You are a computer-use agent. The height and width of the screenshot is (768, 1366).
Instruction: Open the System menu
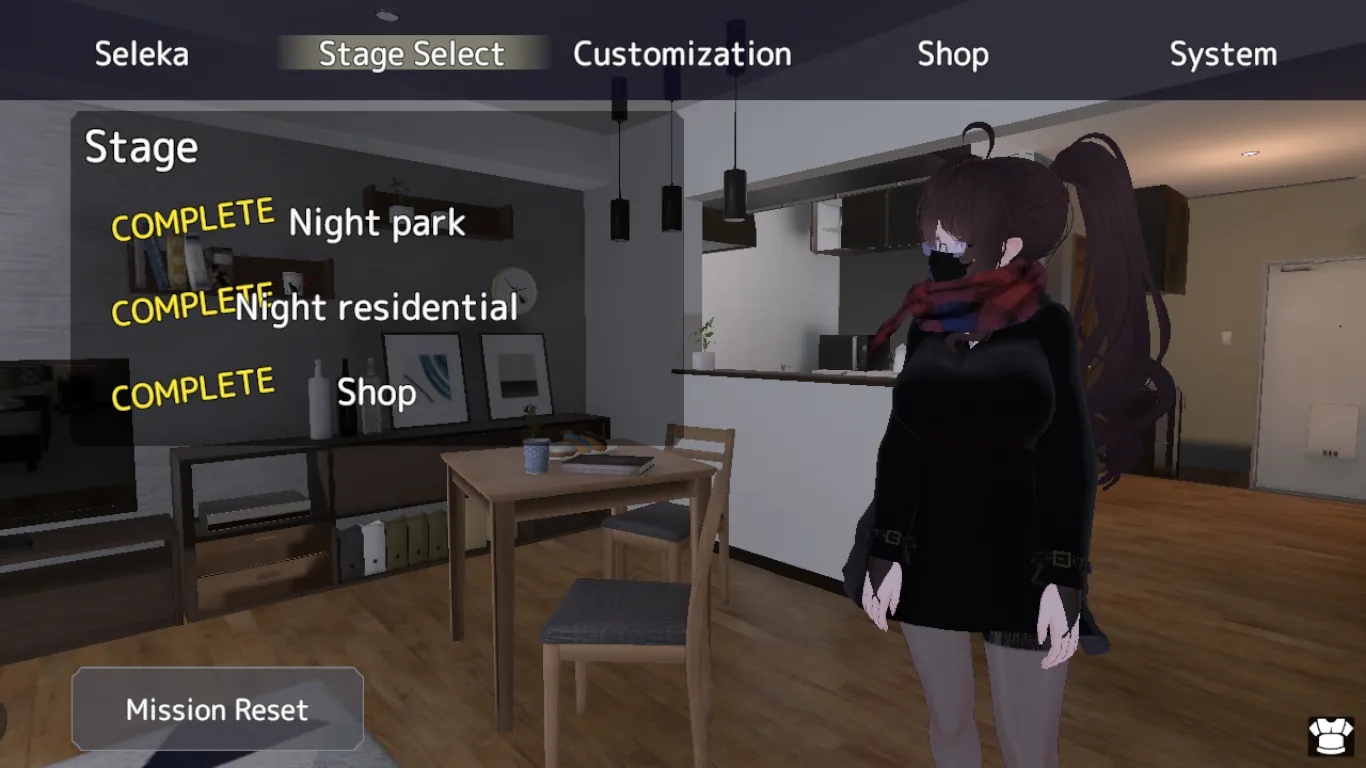coord(1223,54)
